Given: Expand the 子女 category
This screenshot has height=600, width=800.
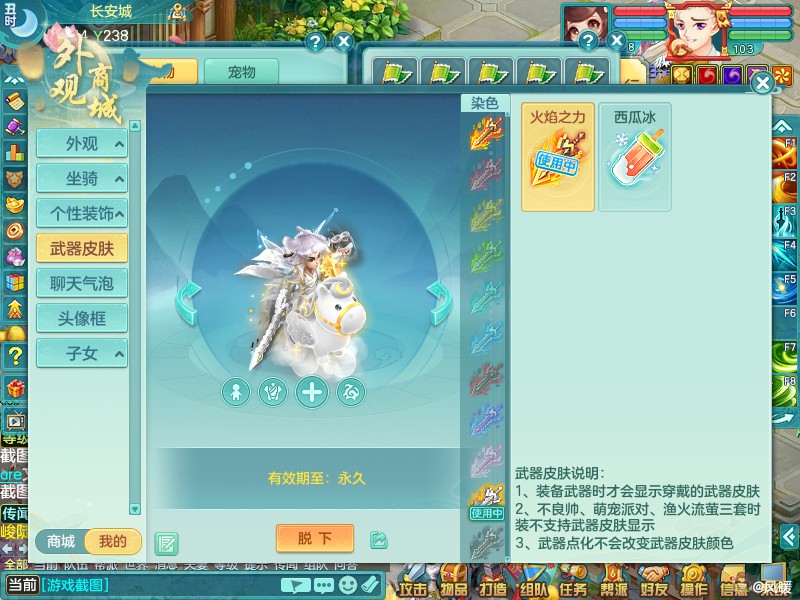Looking at the screenshot, I should (81, 353).
